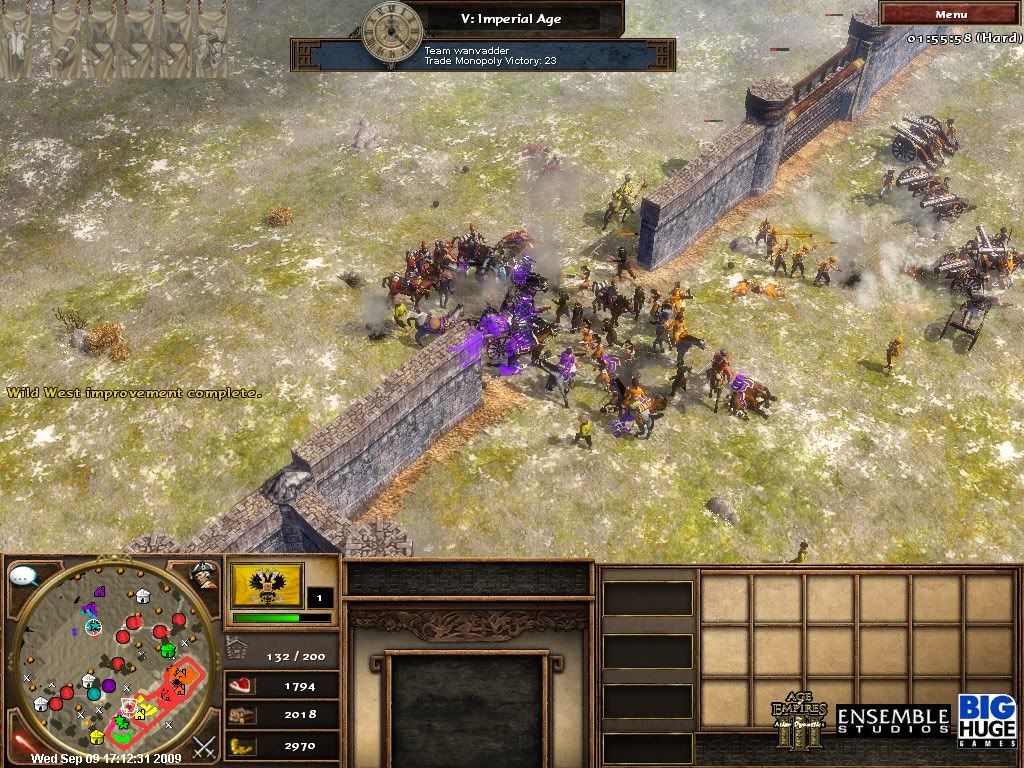Select the explorer portrait by the minimap
This screenshot has width=1024, height=768.
tap(204, 575)
